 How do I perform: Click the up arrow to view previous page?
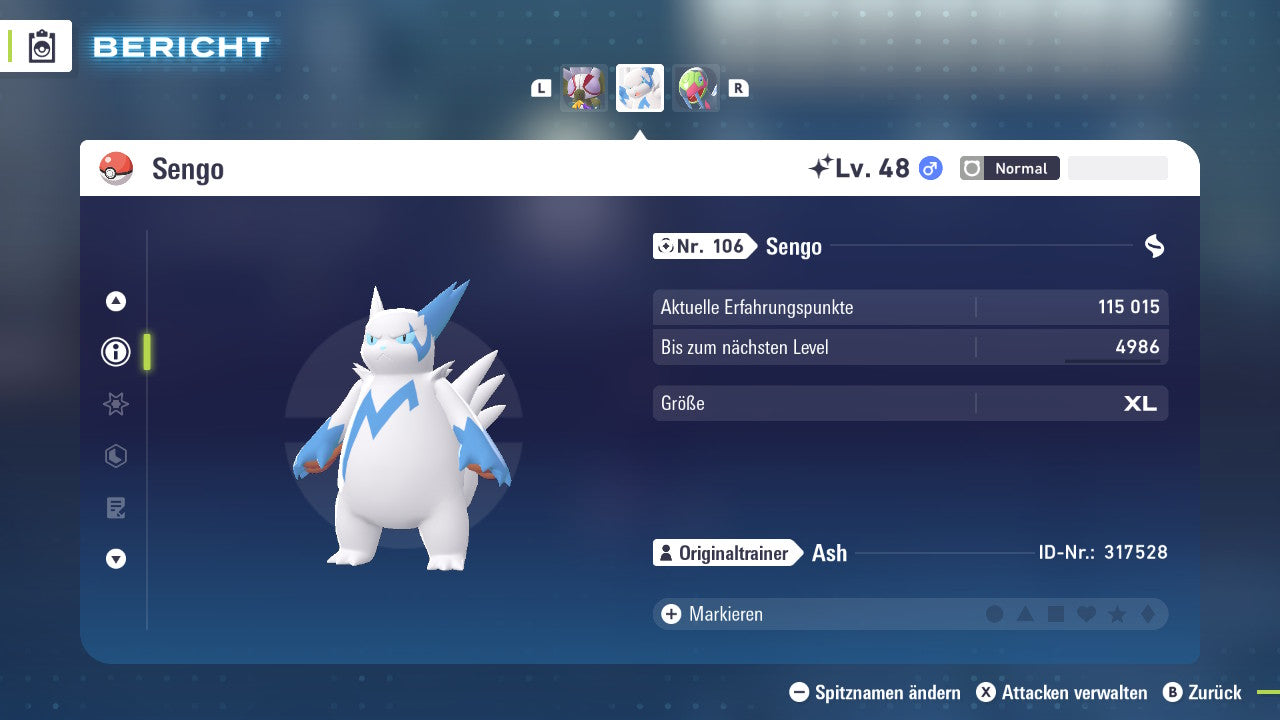coord(115,300)
